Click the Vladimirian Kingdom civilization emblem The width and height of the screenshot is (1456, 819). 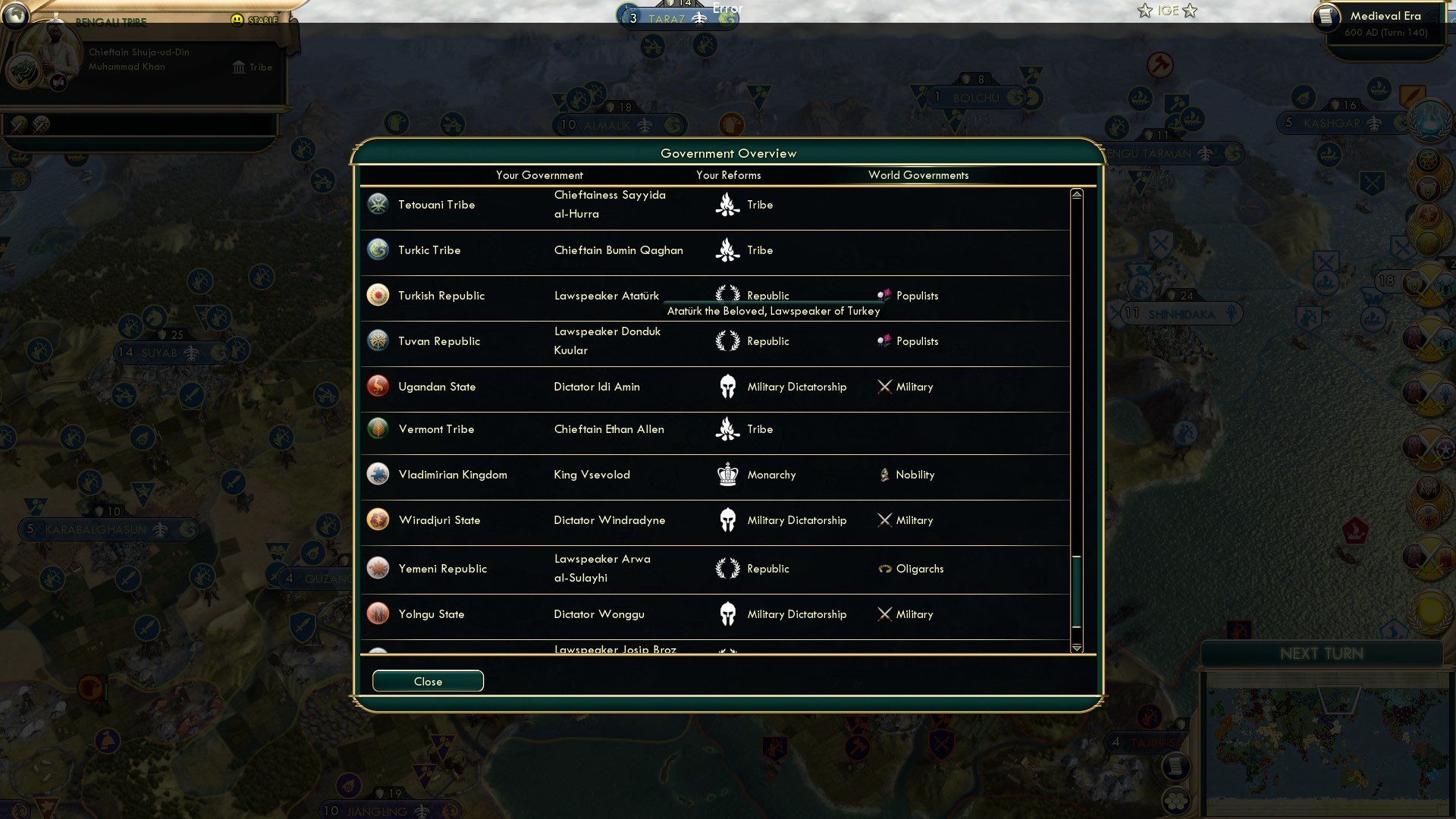(378, 475)
